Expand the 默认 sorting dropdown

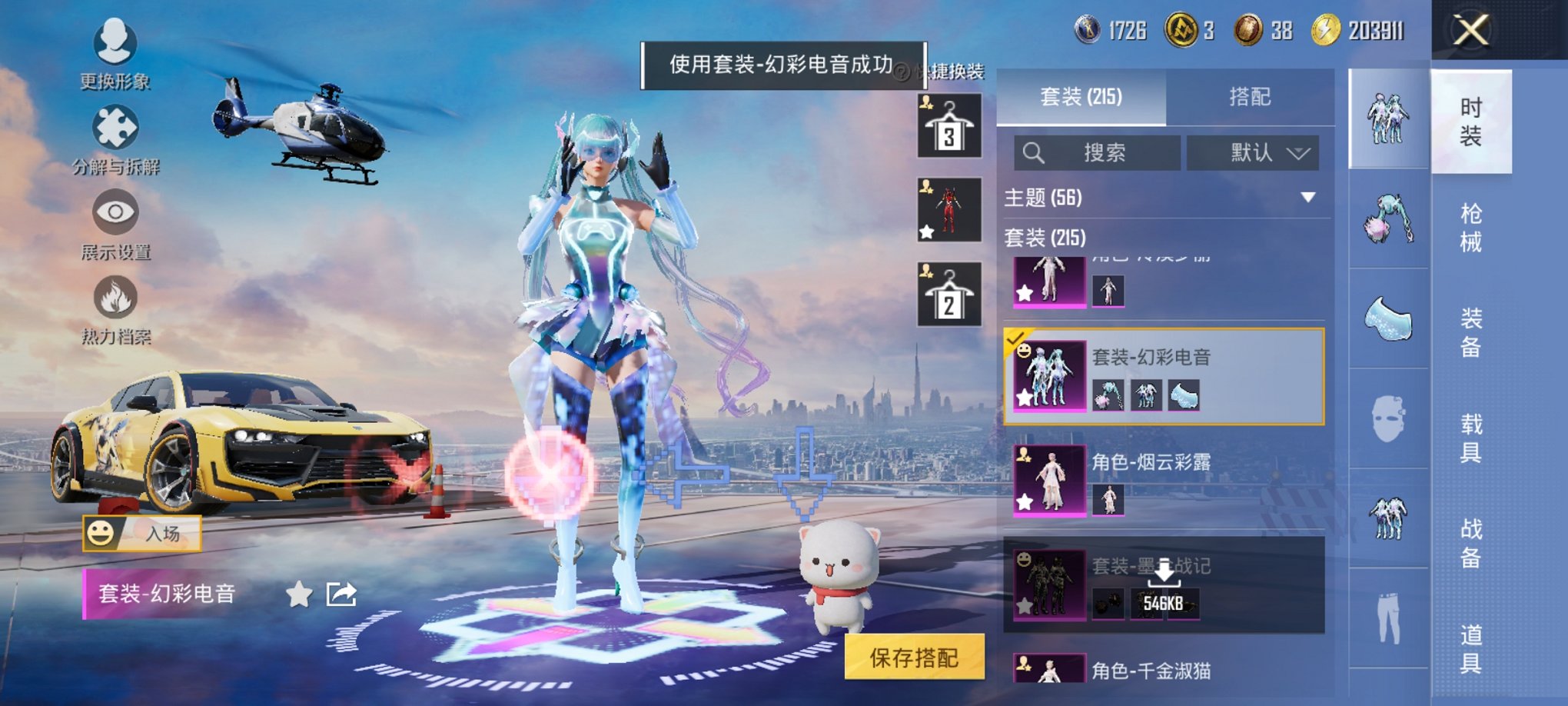tap(1253, 152)
